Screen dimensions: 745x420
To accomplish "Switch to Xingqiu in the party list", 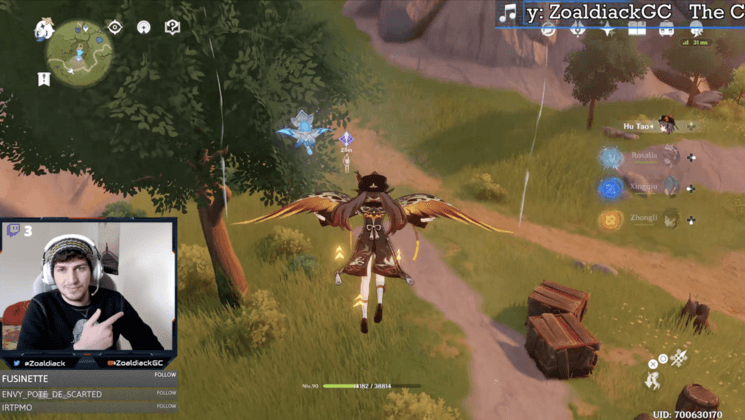I will [671, 187].
